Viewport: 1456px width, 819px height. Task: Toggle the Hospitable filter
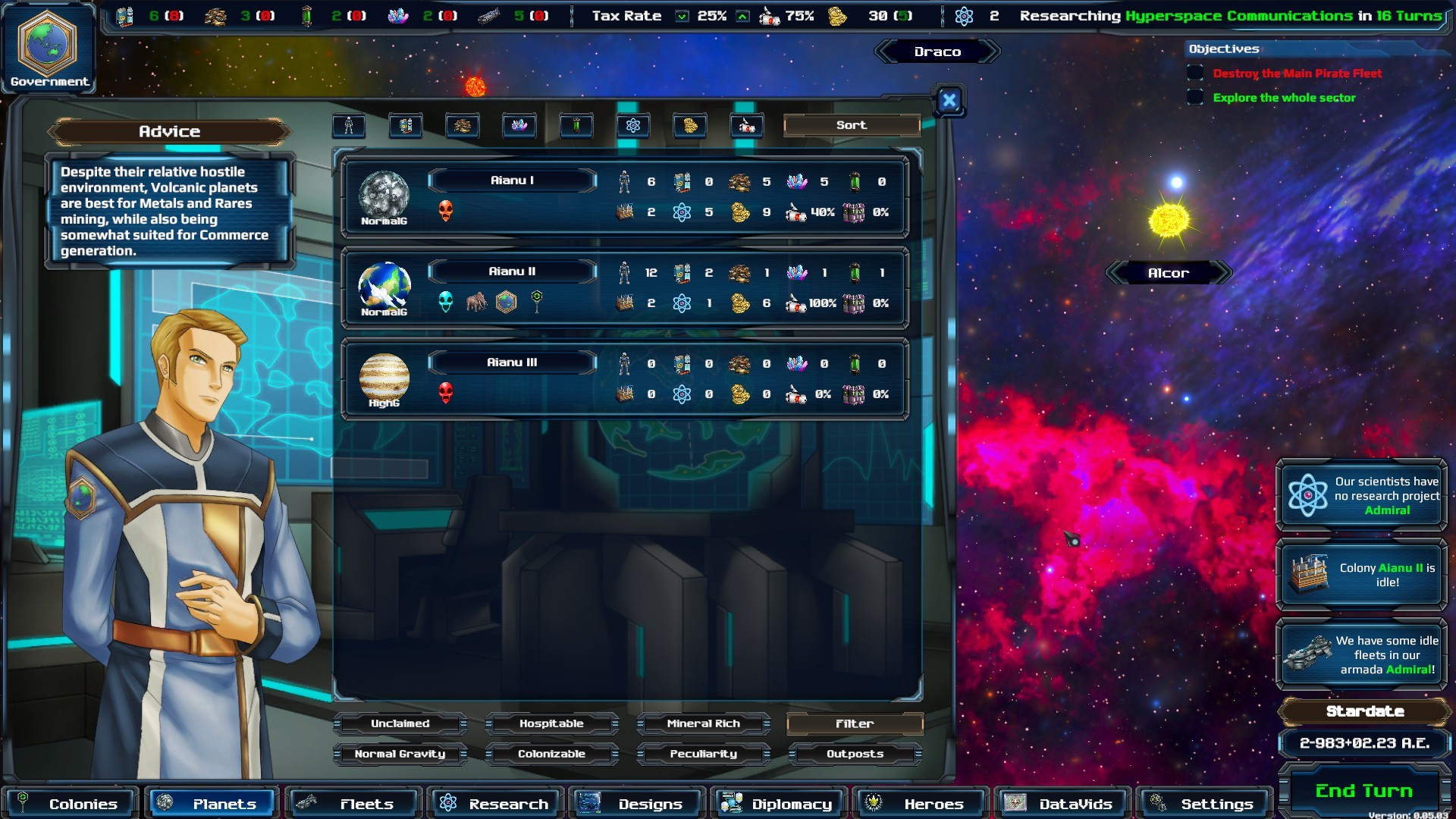point(551,723)
